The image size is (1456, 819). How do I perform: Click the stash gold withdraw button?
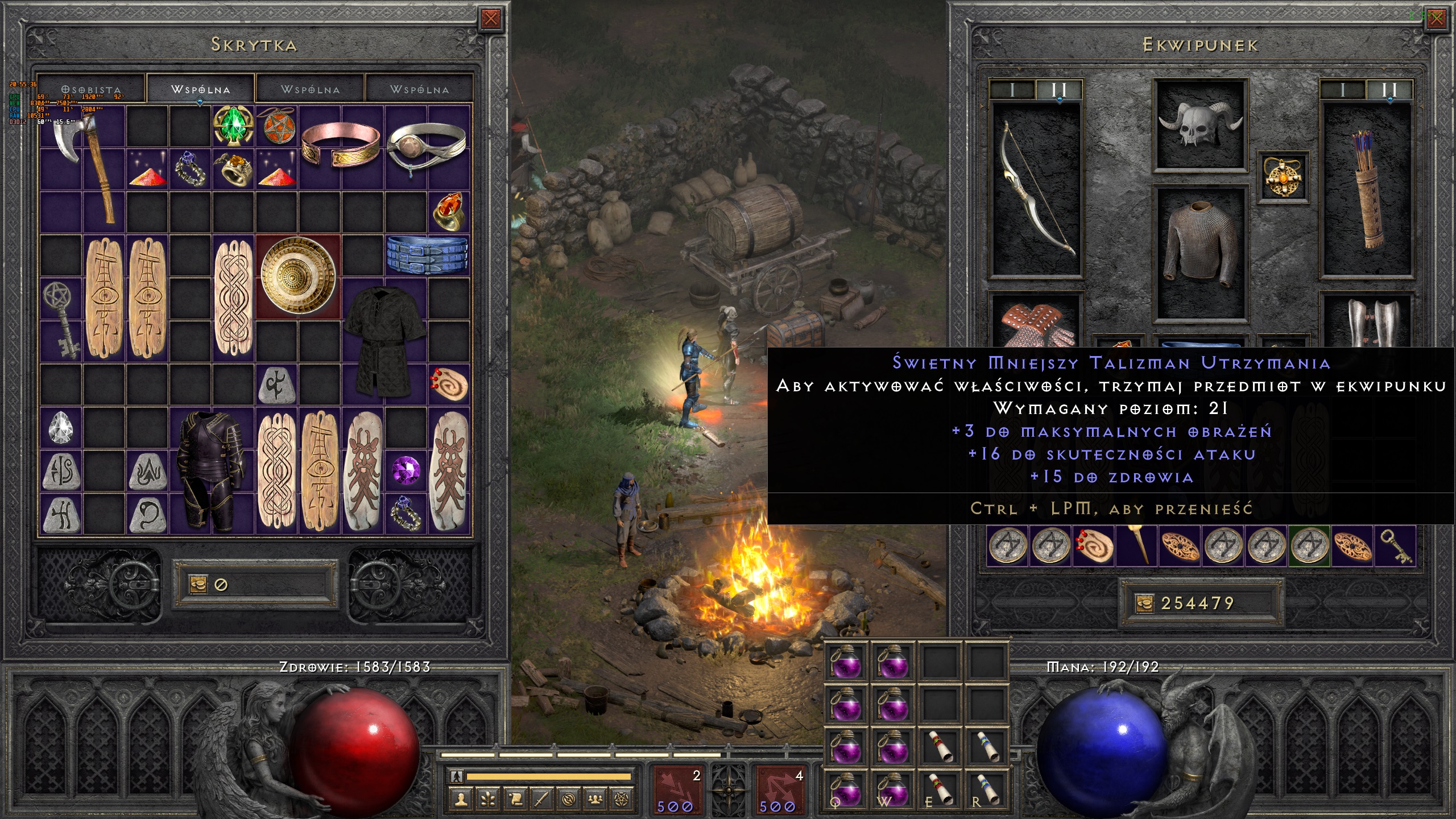point(198,584)
